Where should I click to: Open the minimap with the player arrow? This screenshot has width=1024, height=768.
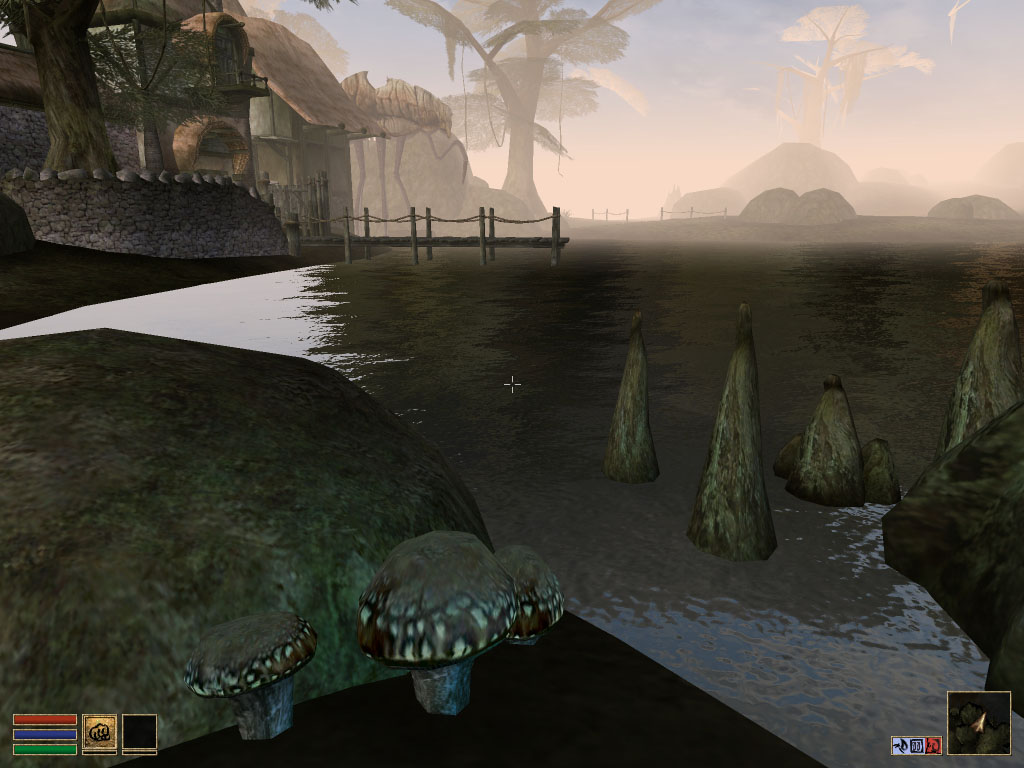(978, 722)
